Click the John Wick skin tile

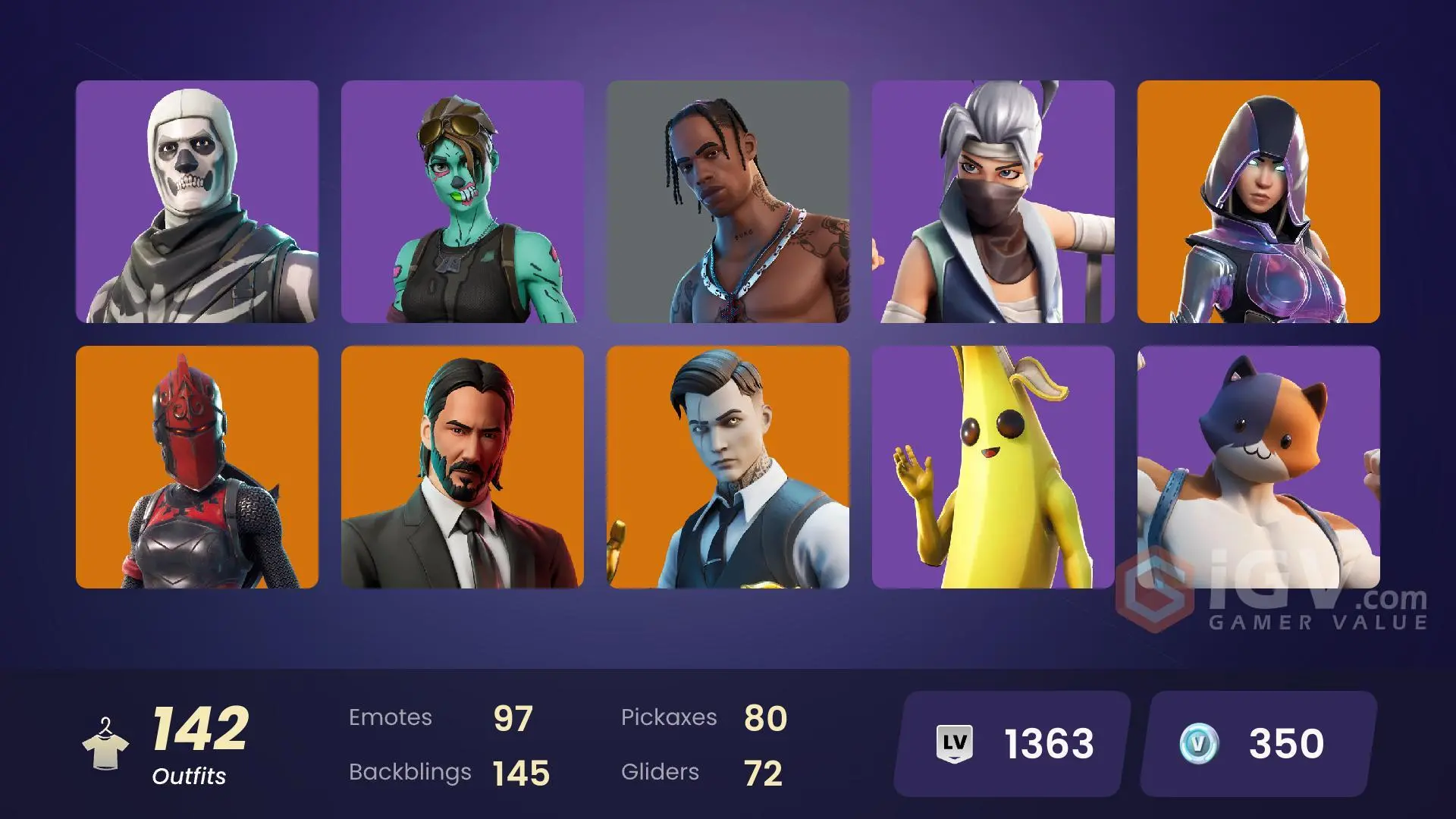[x=463, y=466]
